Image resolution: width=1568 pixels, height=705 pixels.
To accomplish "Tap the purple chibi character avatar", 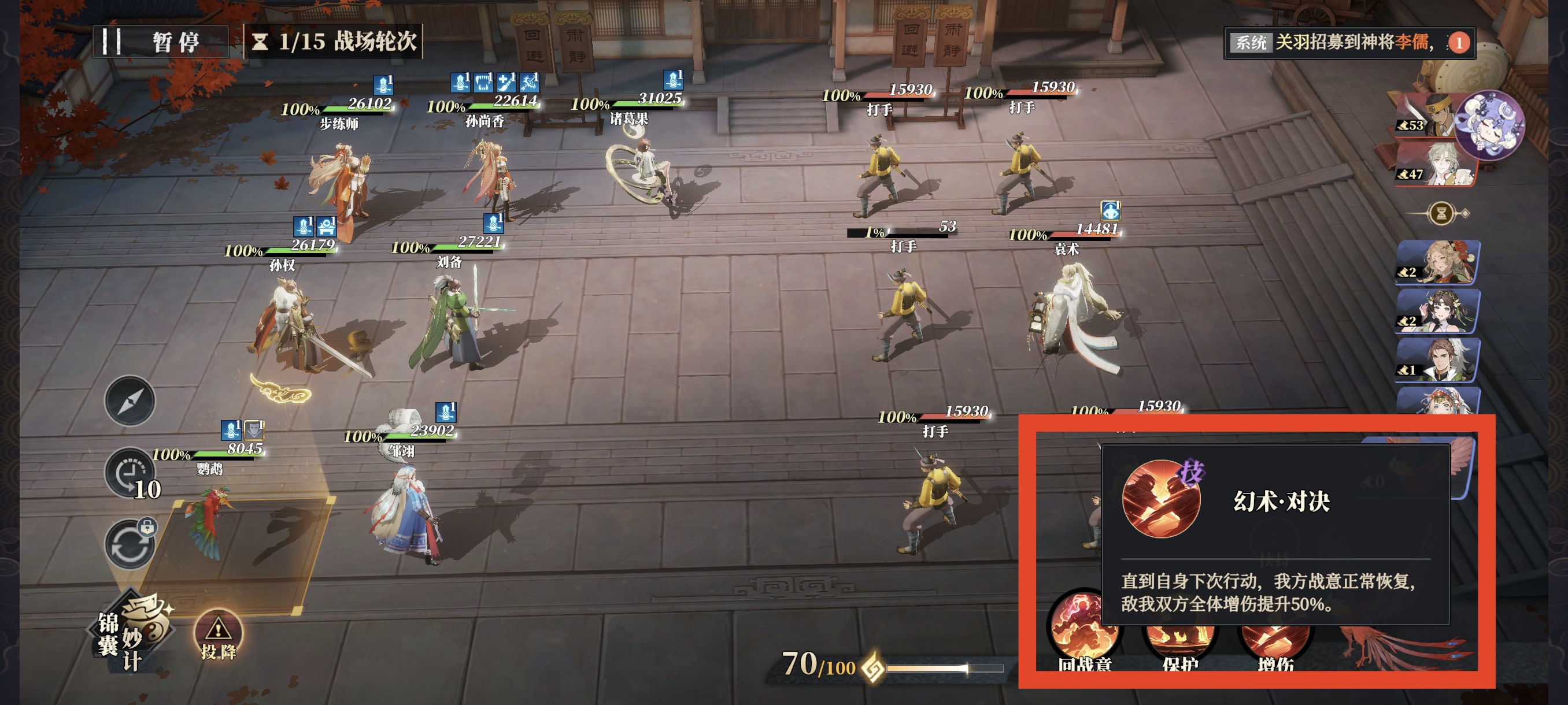I will [1492, 125].
